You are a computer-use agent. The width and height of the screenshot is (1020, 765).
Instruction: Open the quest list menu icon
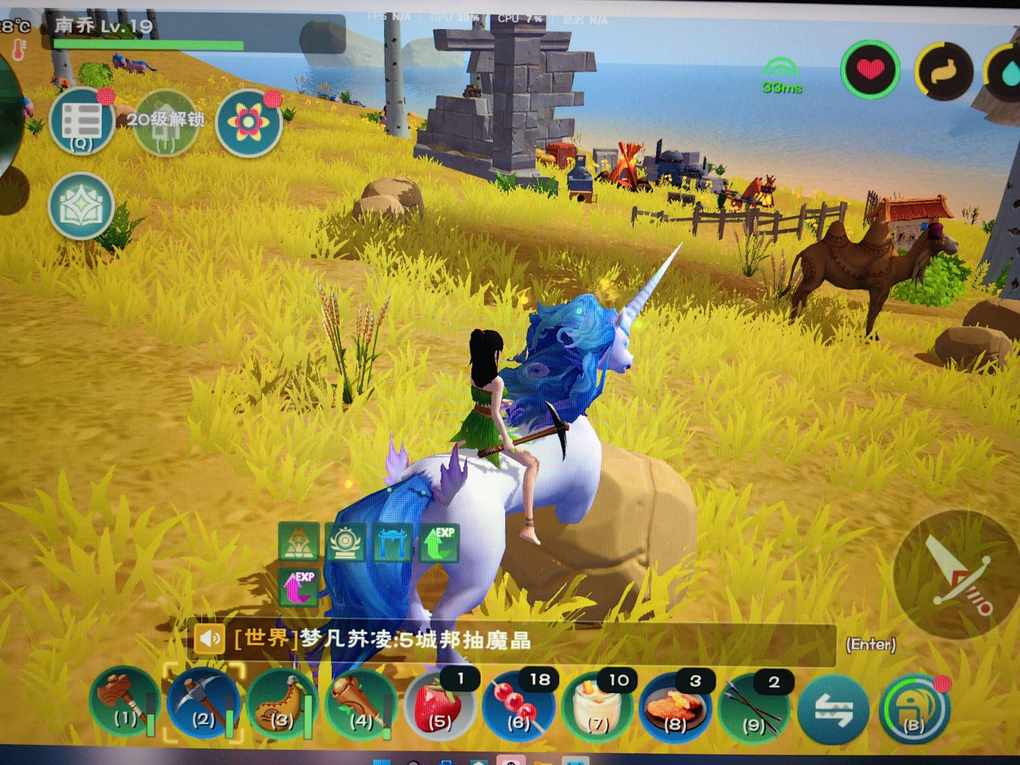click(x=81, y=122)
